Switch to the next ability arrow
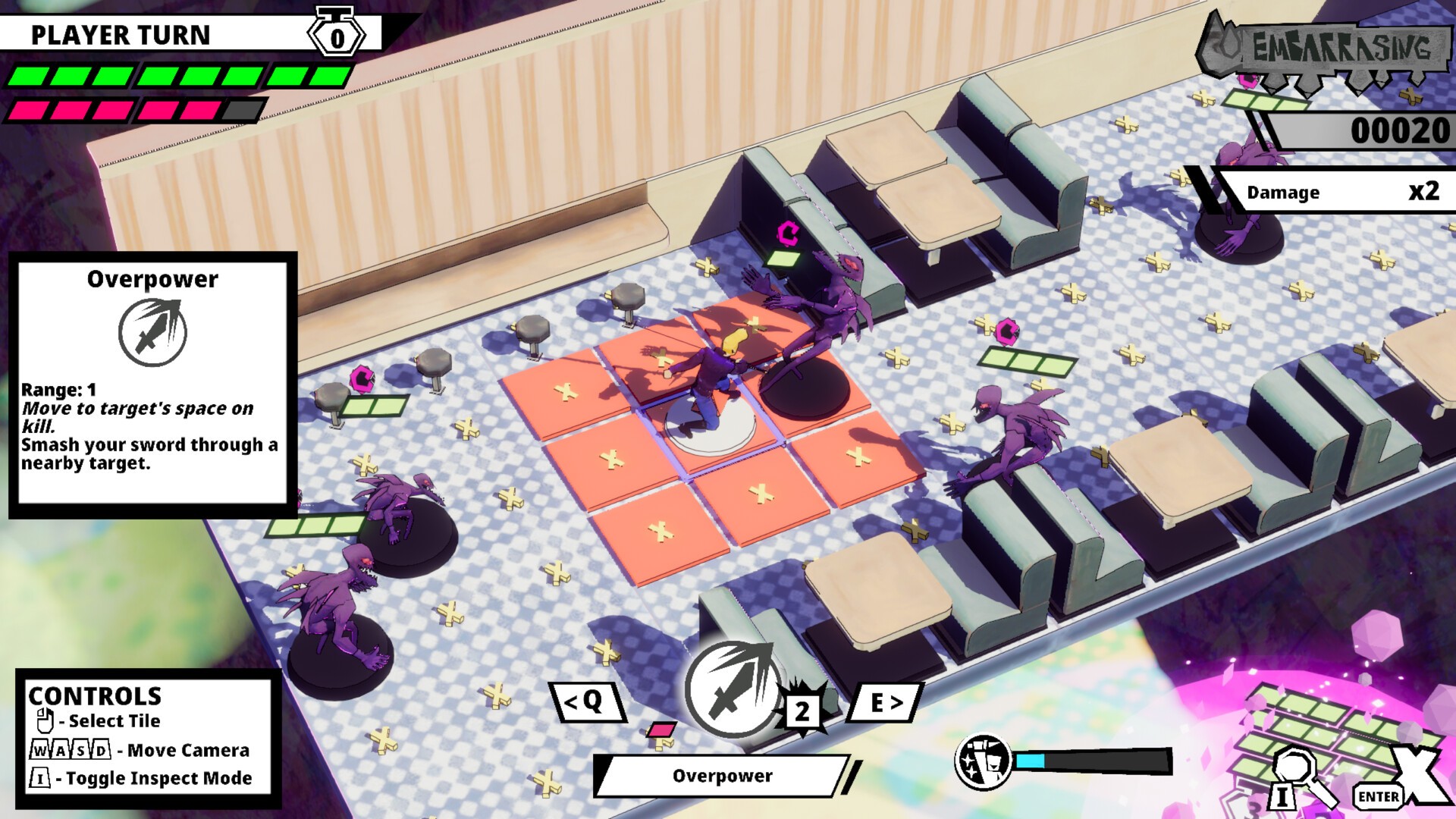Viewport: 1456px width, 819px height. click(884, 702)
